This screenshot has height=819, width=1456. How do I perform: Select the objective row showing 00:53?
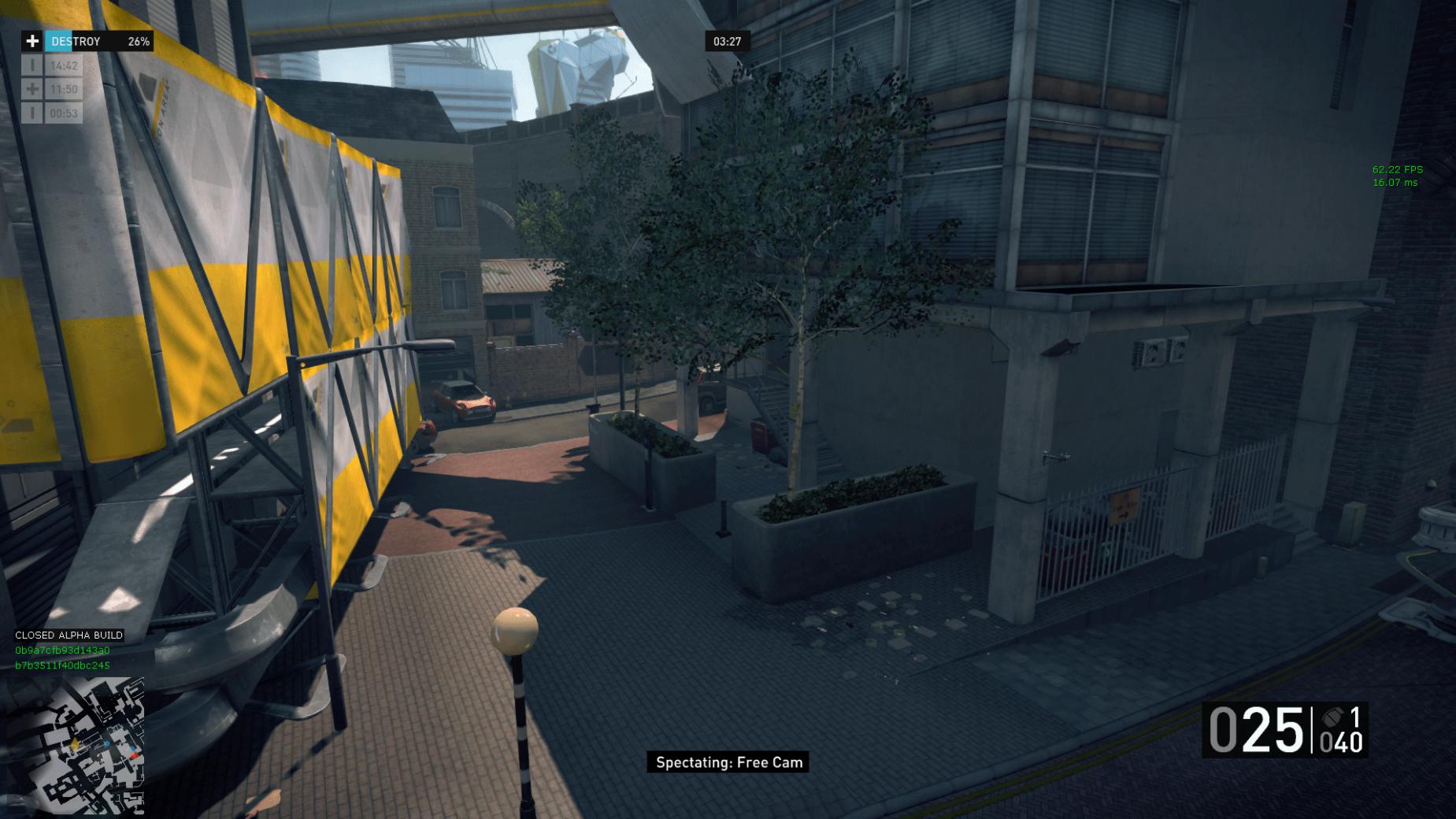[x=52, y=113]
